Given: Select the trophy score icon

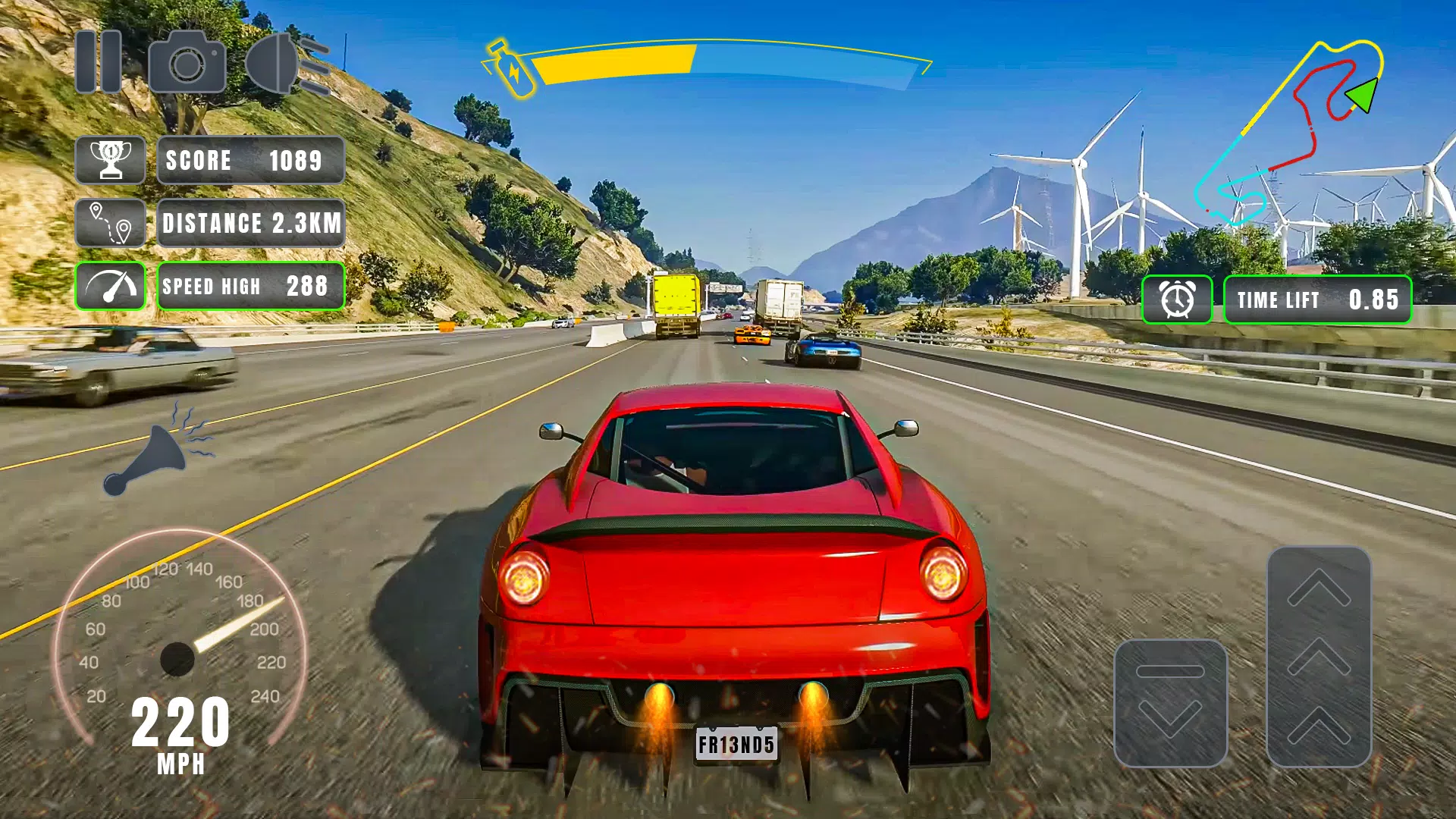Looking at the screenshot, I should (111, 160).
